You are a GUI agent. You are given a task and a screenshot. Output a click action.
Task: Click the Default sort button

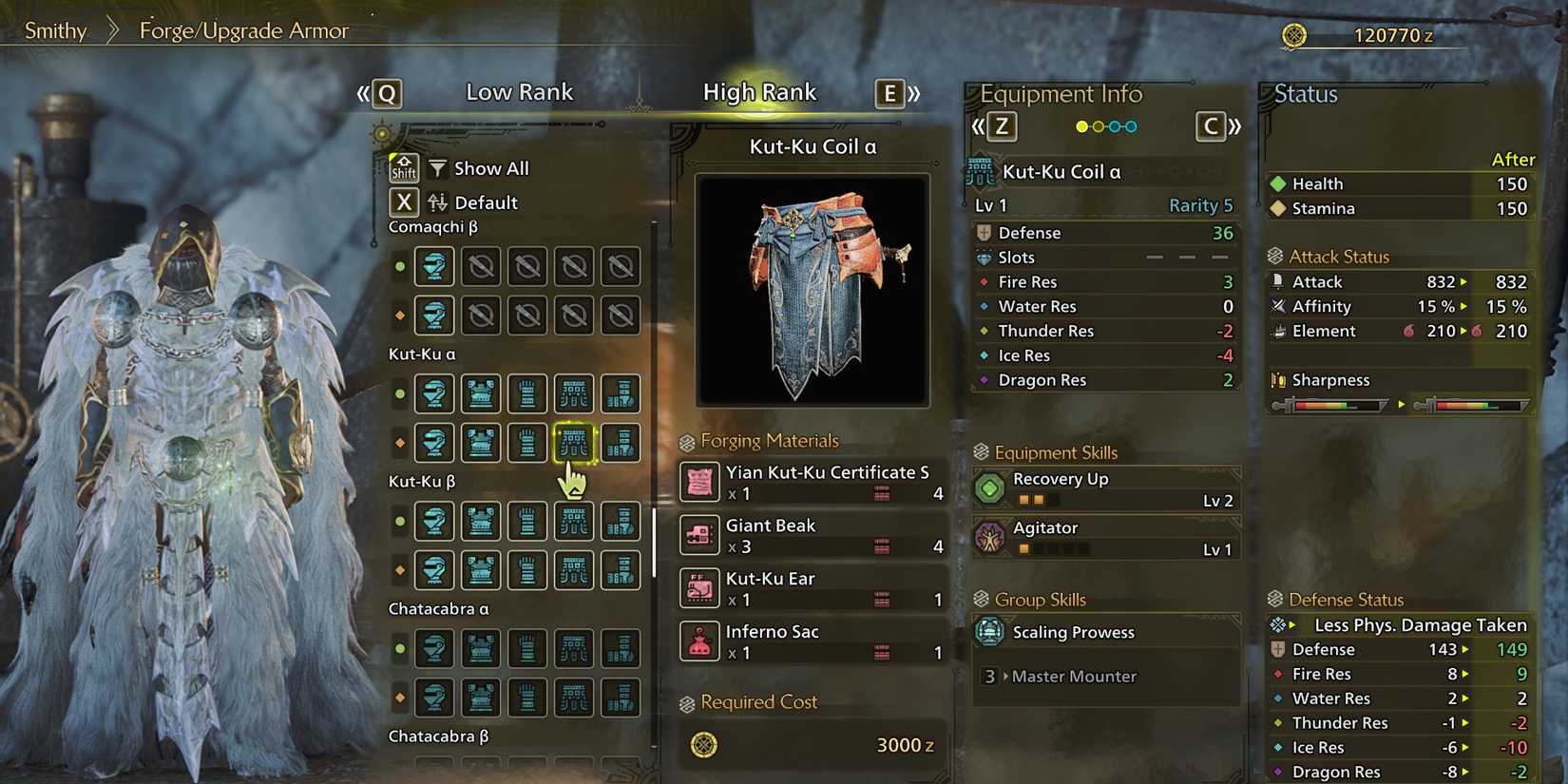485,202
